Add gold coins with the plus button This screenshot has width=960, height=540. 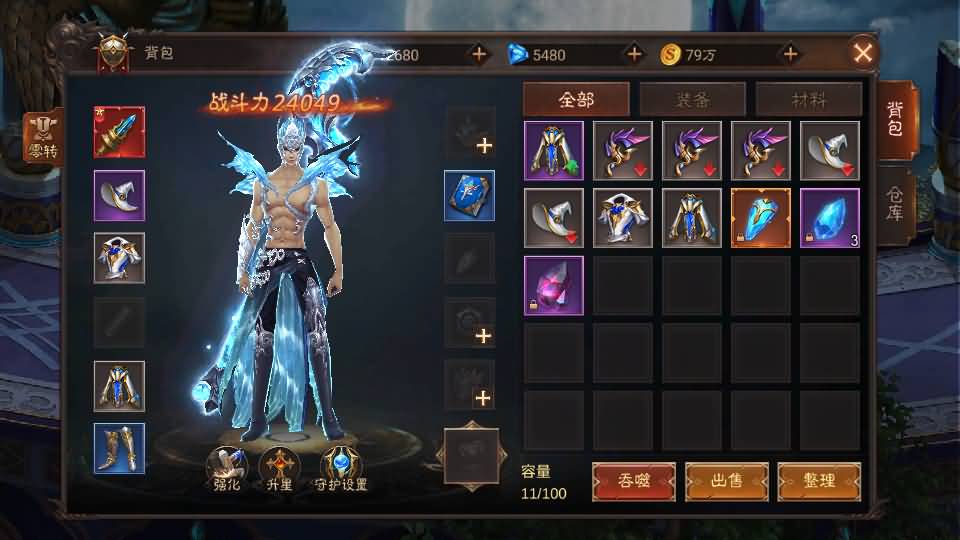pos(790,54)
